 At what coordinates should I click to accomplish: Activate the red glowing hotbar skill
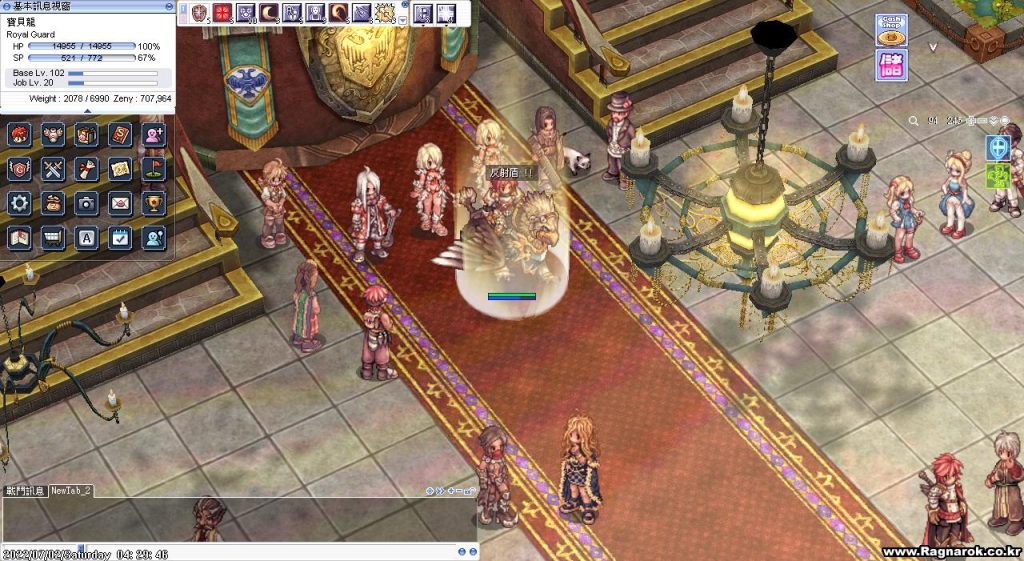221,14
